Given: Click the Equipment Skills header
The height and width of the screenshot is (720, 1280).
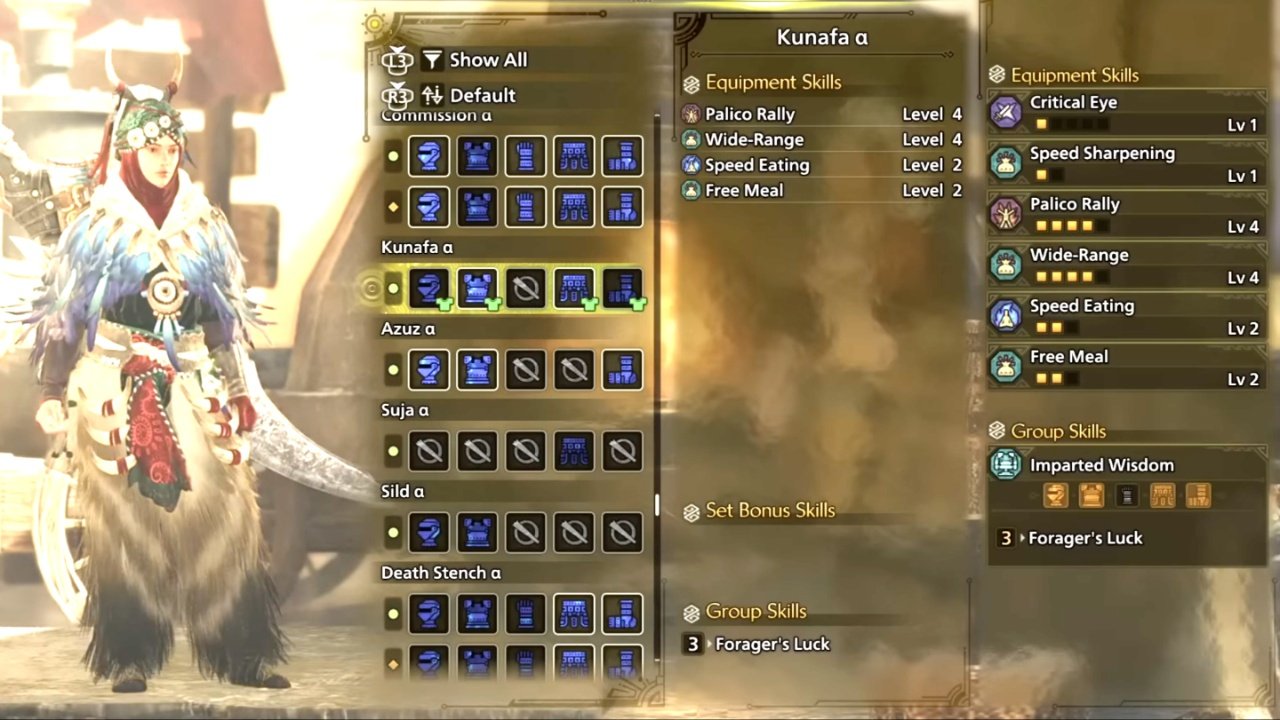Looking at the screenshot, I should coord(773,82).
